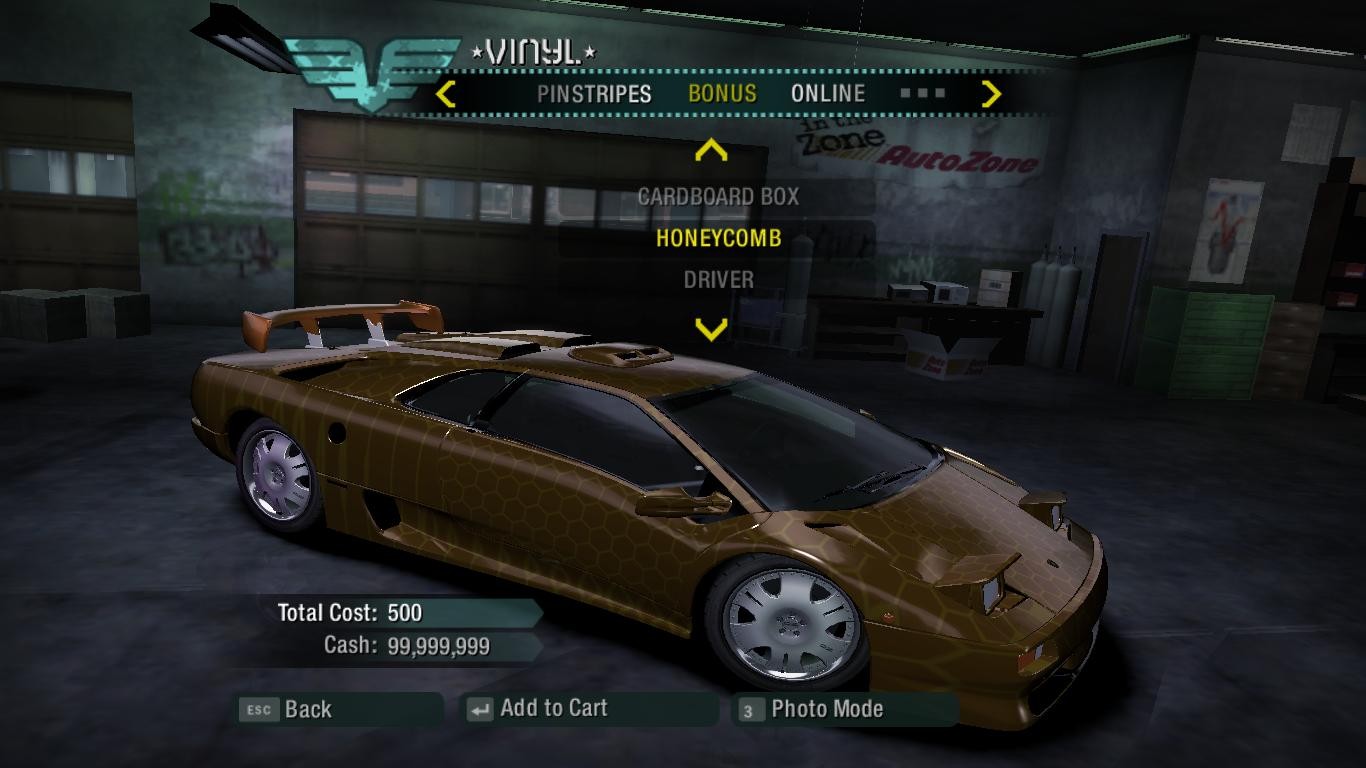This screenshot has height=768, width=1366.
Task: Switch to the Pinstripes vinyl category
Action: 594,94
